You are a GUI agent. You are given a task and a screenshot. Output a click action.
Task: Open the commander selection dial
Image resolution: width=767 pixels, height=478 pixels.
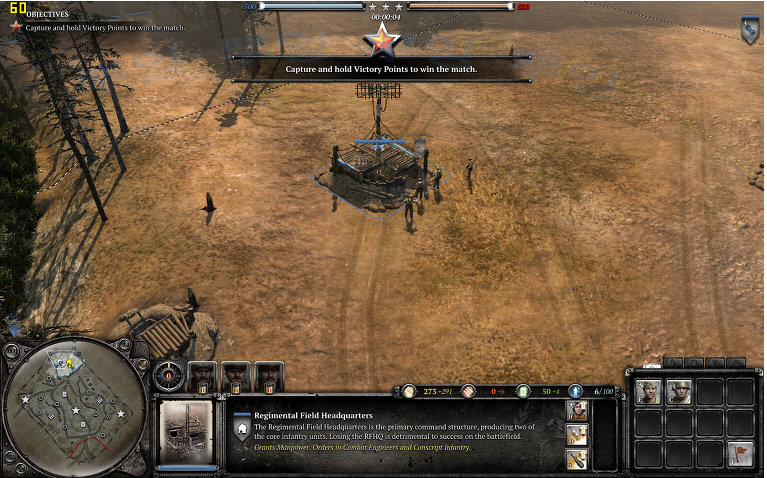tap(169, 376)
